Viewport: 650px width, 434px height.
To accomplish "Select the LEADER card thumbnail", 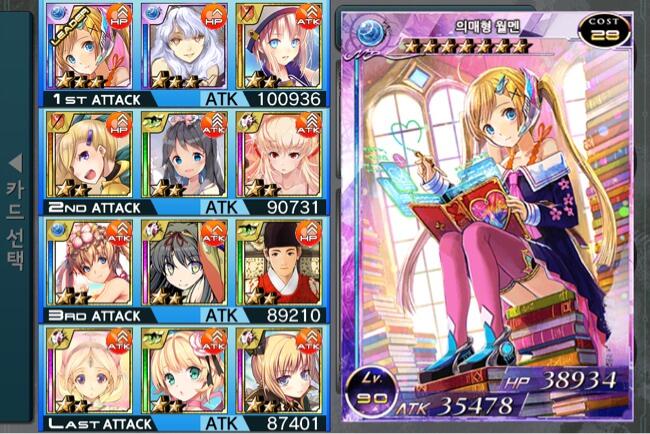I will [88, 45].
